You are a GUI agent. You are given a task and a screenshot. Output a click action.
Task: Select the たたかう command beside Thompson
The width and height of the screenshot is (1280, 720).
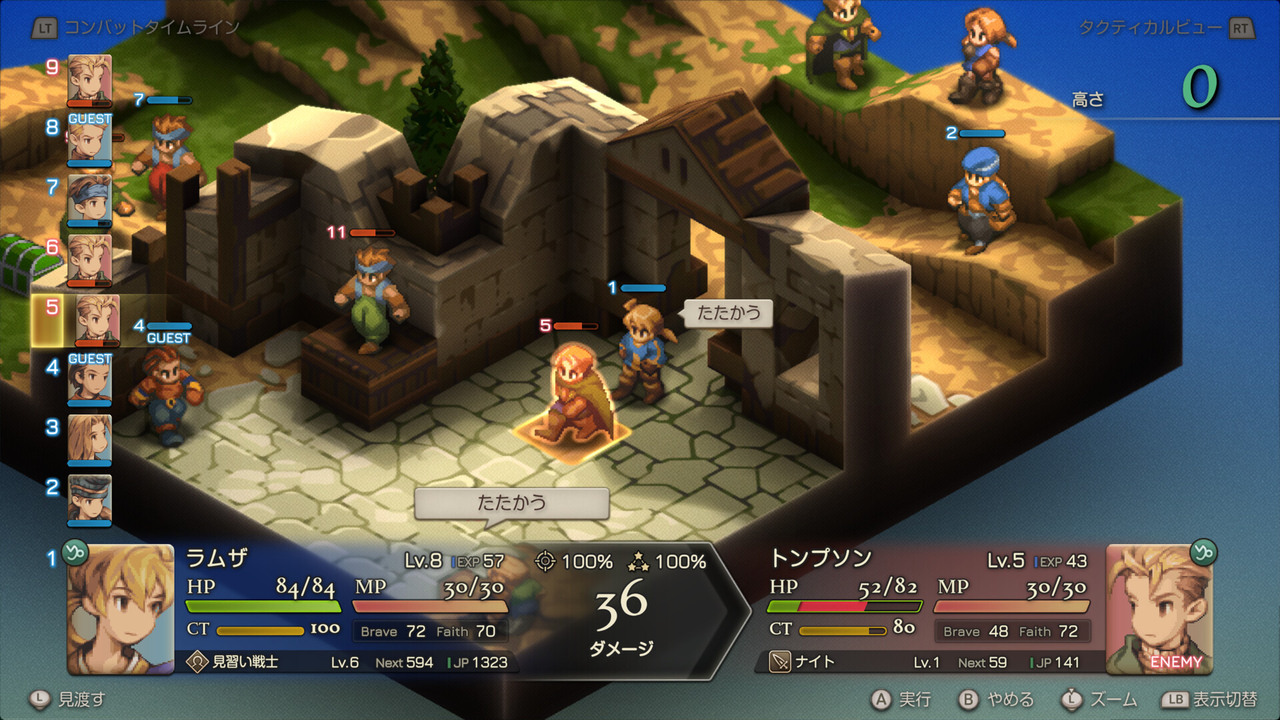point(727,313)
